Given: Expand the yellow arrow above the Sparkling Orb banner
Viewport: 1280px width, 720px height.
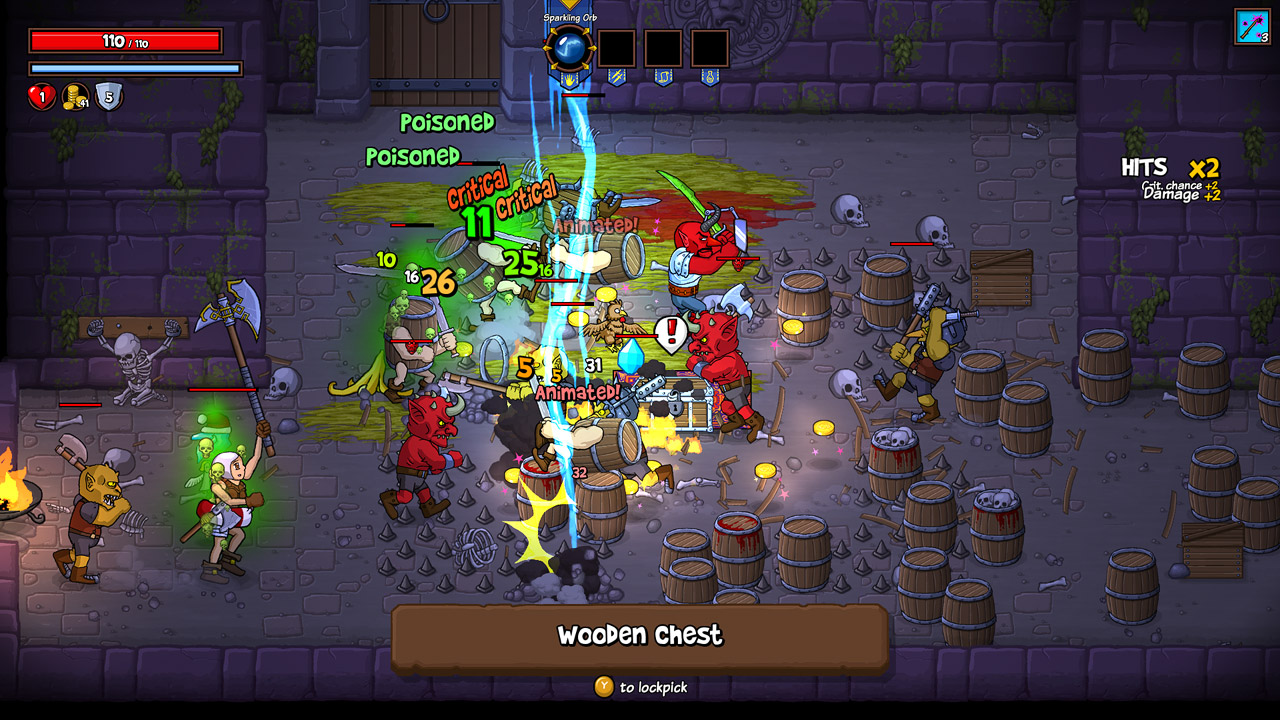Looking at the screenshot, I should 568,3.
